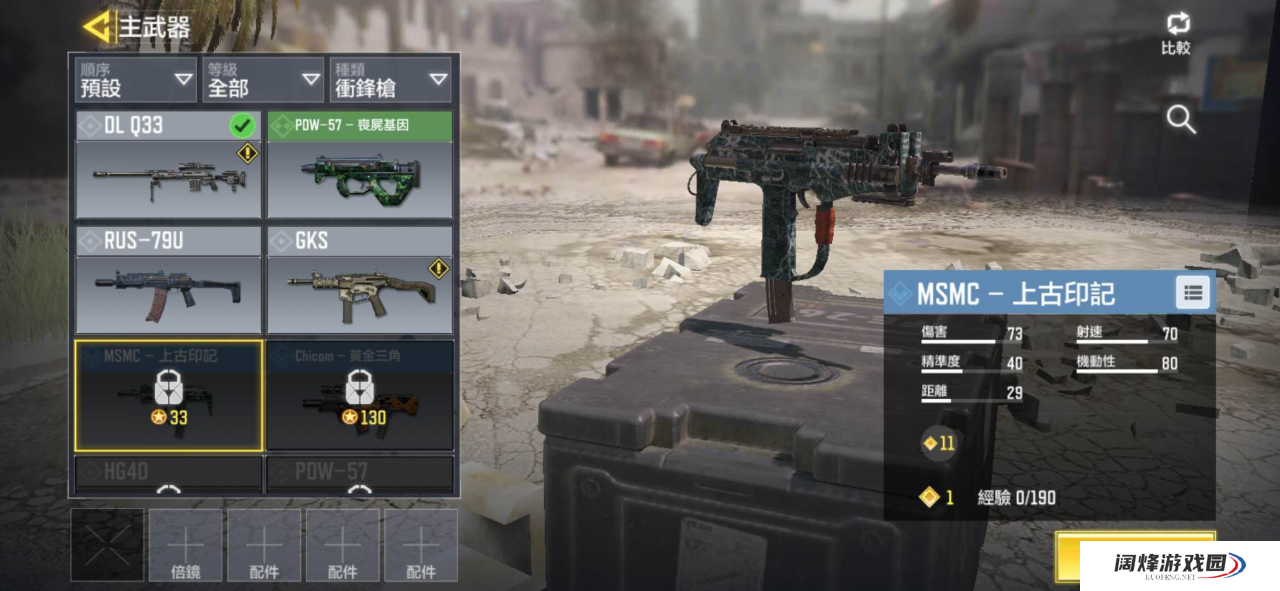The image size is (1280, 591).
Task: Open the 等級 rarity filter dropdown
Action: 262,80
